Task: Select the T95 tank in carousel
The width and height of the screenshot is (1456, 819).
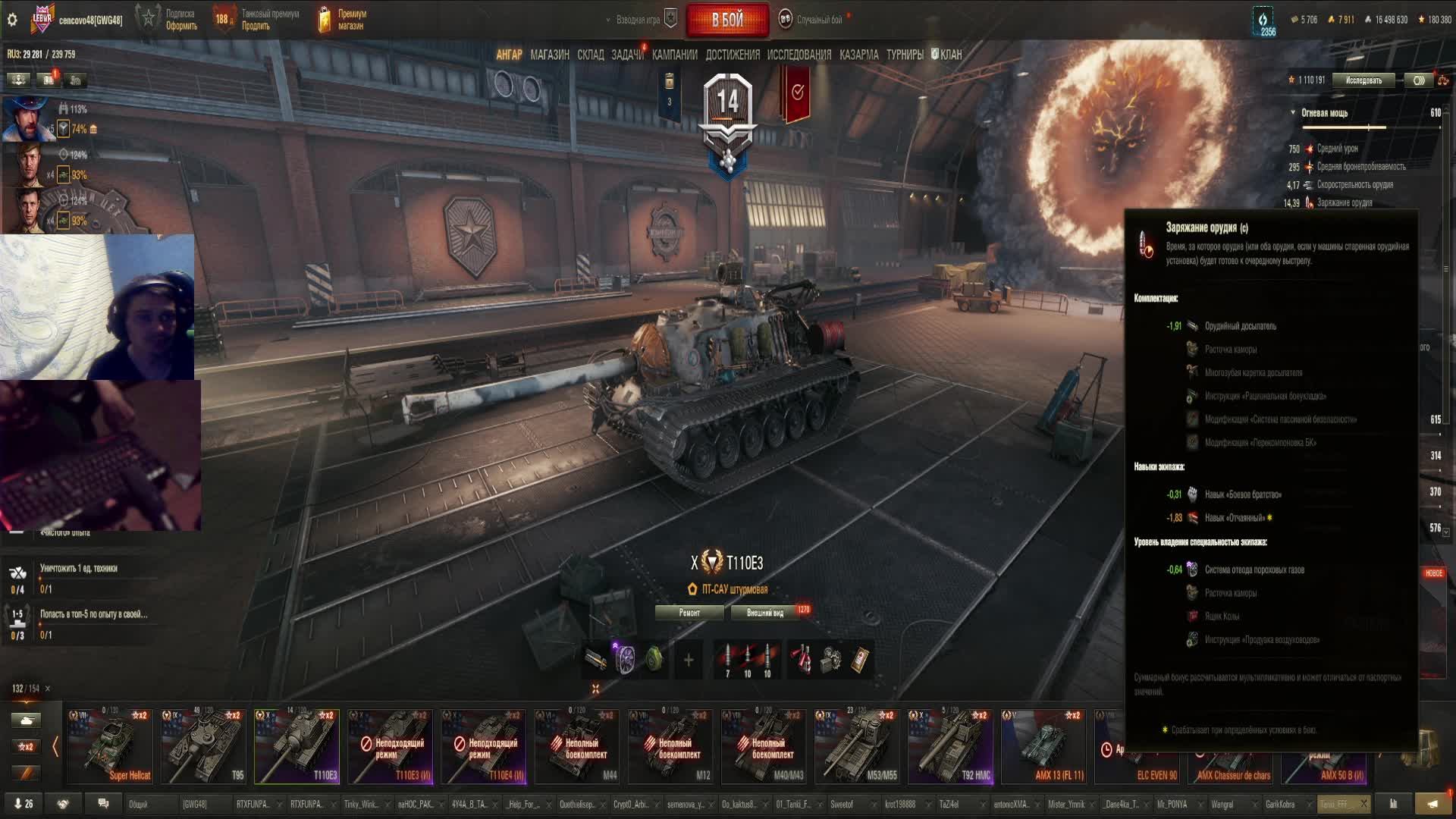Action: (203, 746)
